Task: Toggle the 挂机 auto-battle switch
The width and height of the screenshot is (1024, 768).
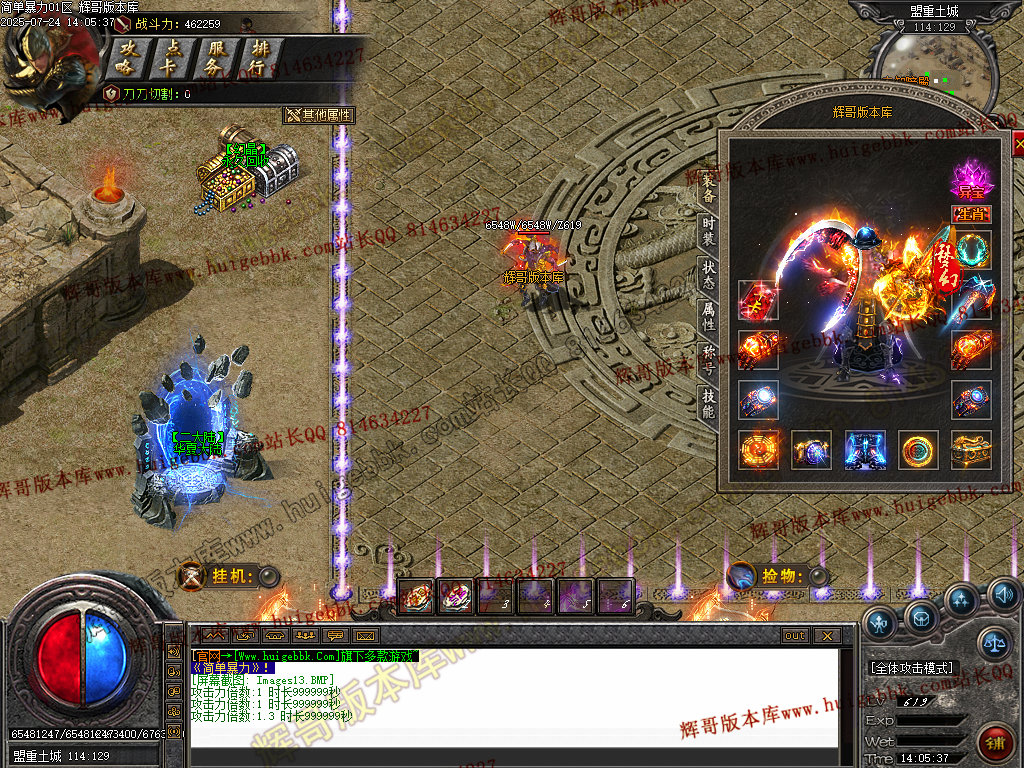Action: (x=267, y=576)
